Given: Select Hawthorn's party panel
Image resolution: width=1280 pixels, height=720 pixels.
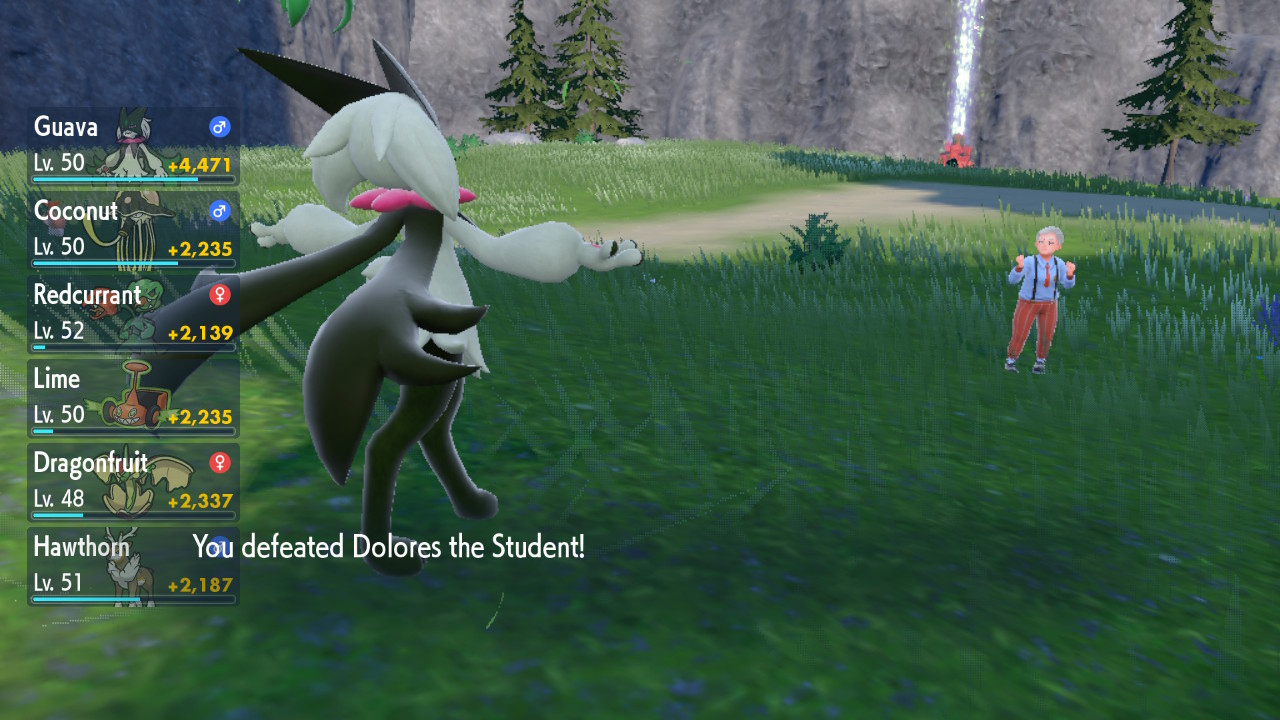Looking at the screenshot, I should 133,566.
